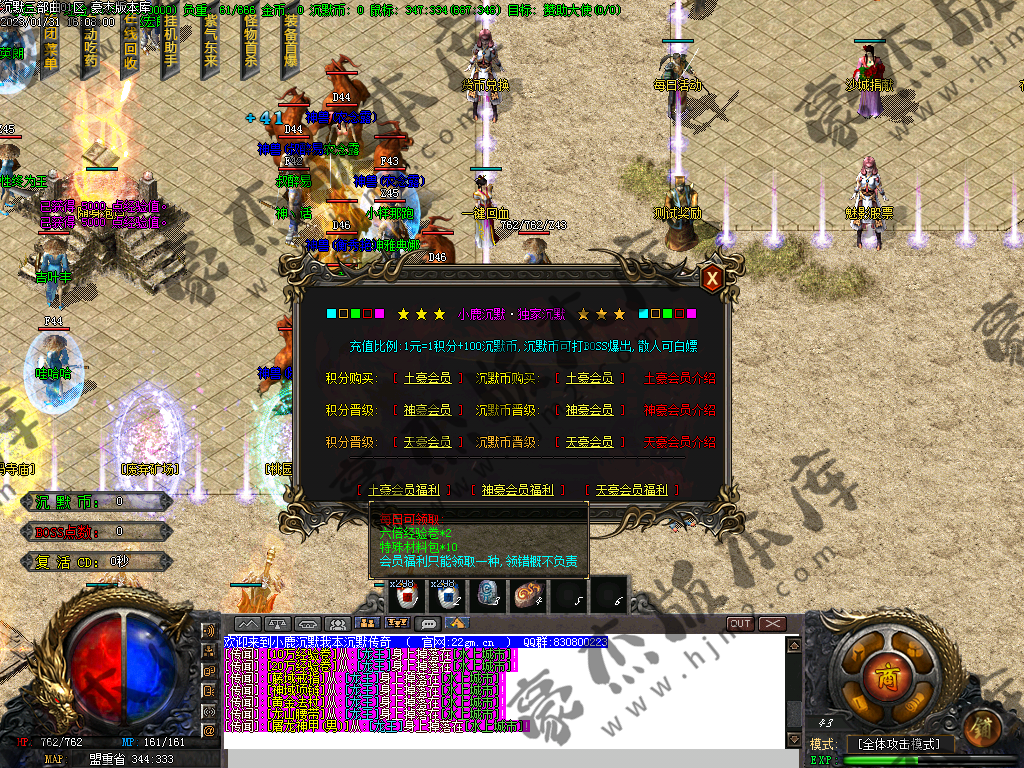
Task: Upgrade to 天豪会员 using 积分
Action: click(x=427, y=442)
